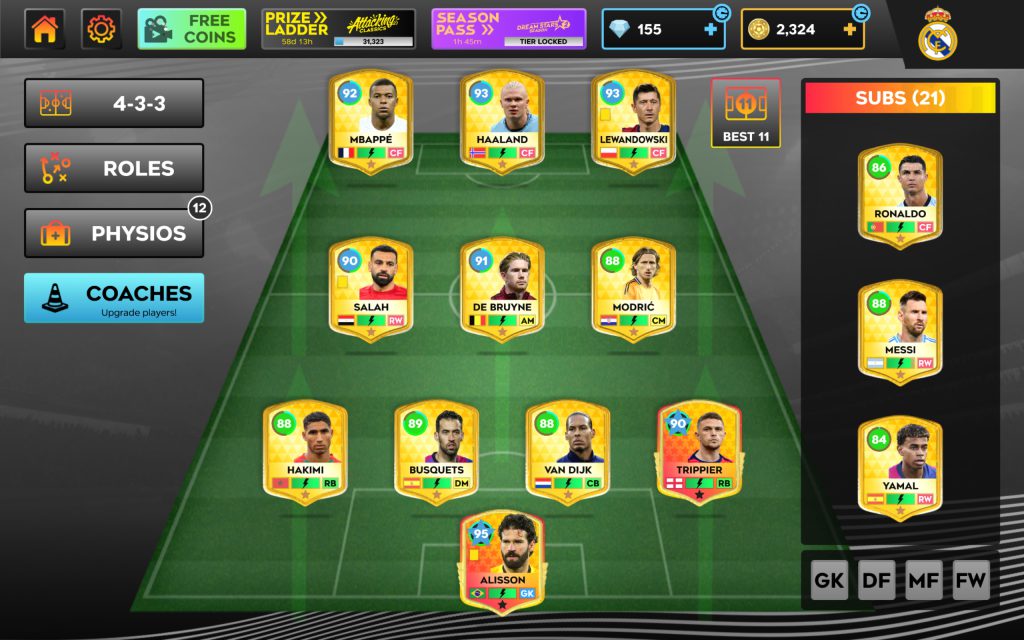Screen dimensions: 1024x640
Task: View the Season Pass
Action: click(509, 30)
